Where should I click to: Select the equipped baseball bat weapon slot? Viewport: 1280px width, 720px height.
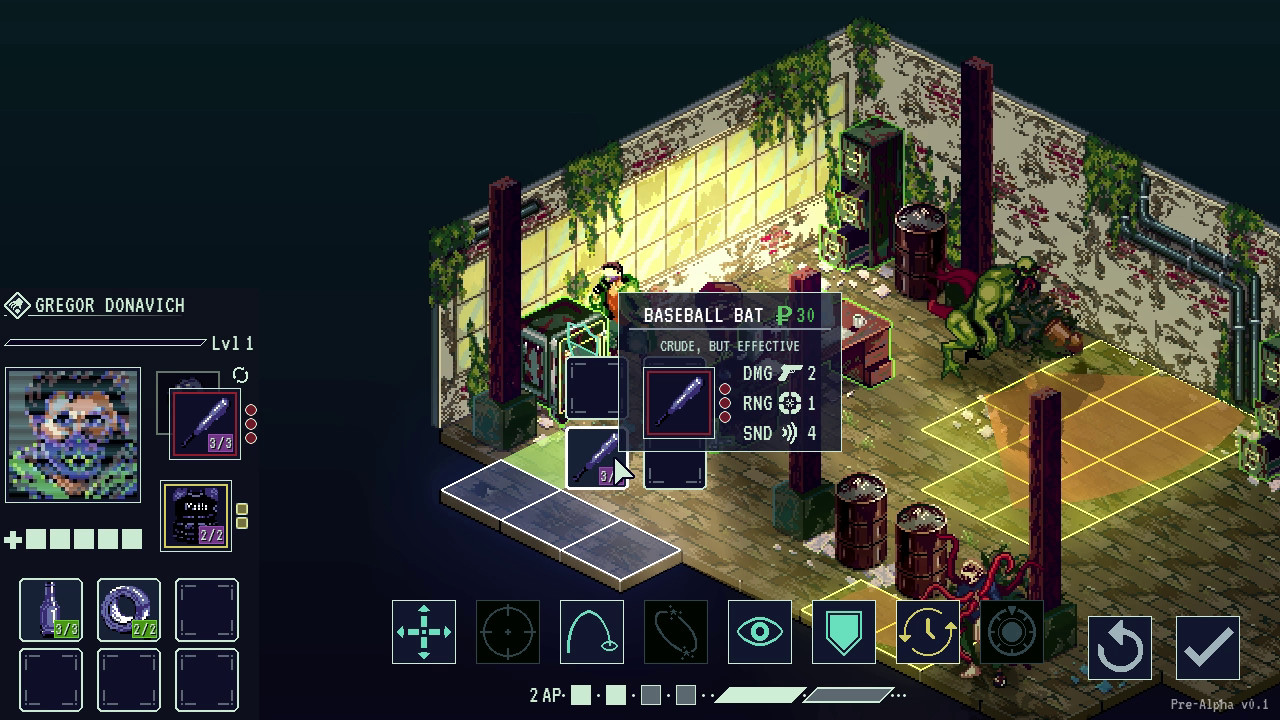[x=205, y=424]
